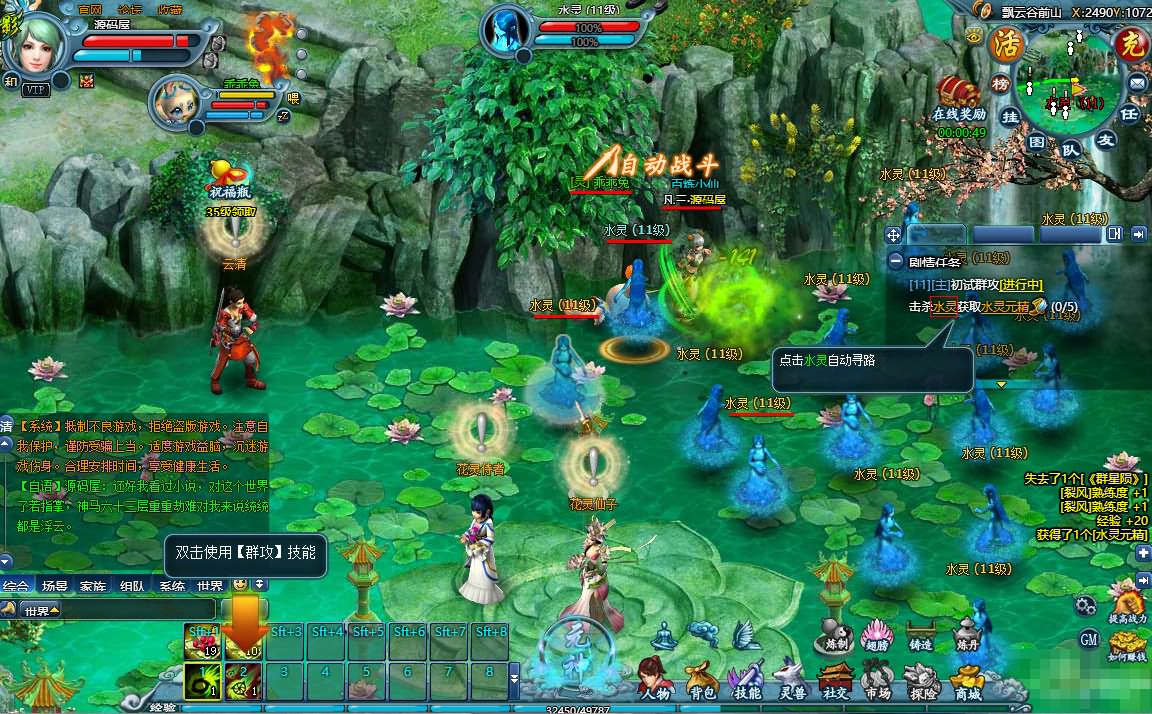Collapse the 剧情任务 quest tracker
Image resolution: width=1152 pixels, height=714 pixels.
coord(896,261)
